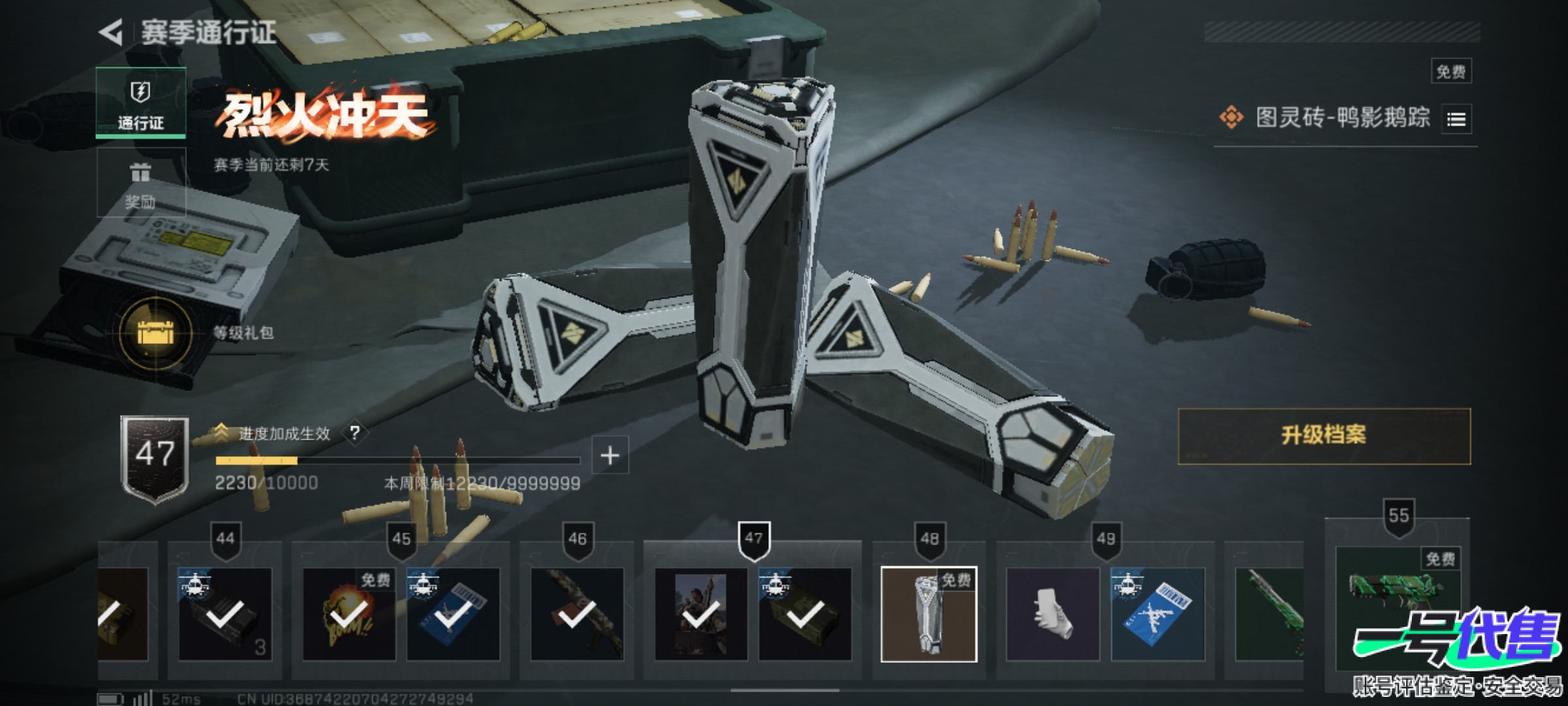This screenshot has height=706, width=1568.
Task: Select the level 45 BOOM sticker reward
Action: click(x=348, y=614)
